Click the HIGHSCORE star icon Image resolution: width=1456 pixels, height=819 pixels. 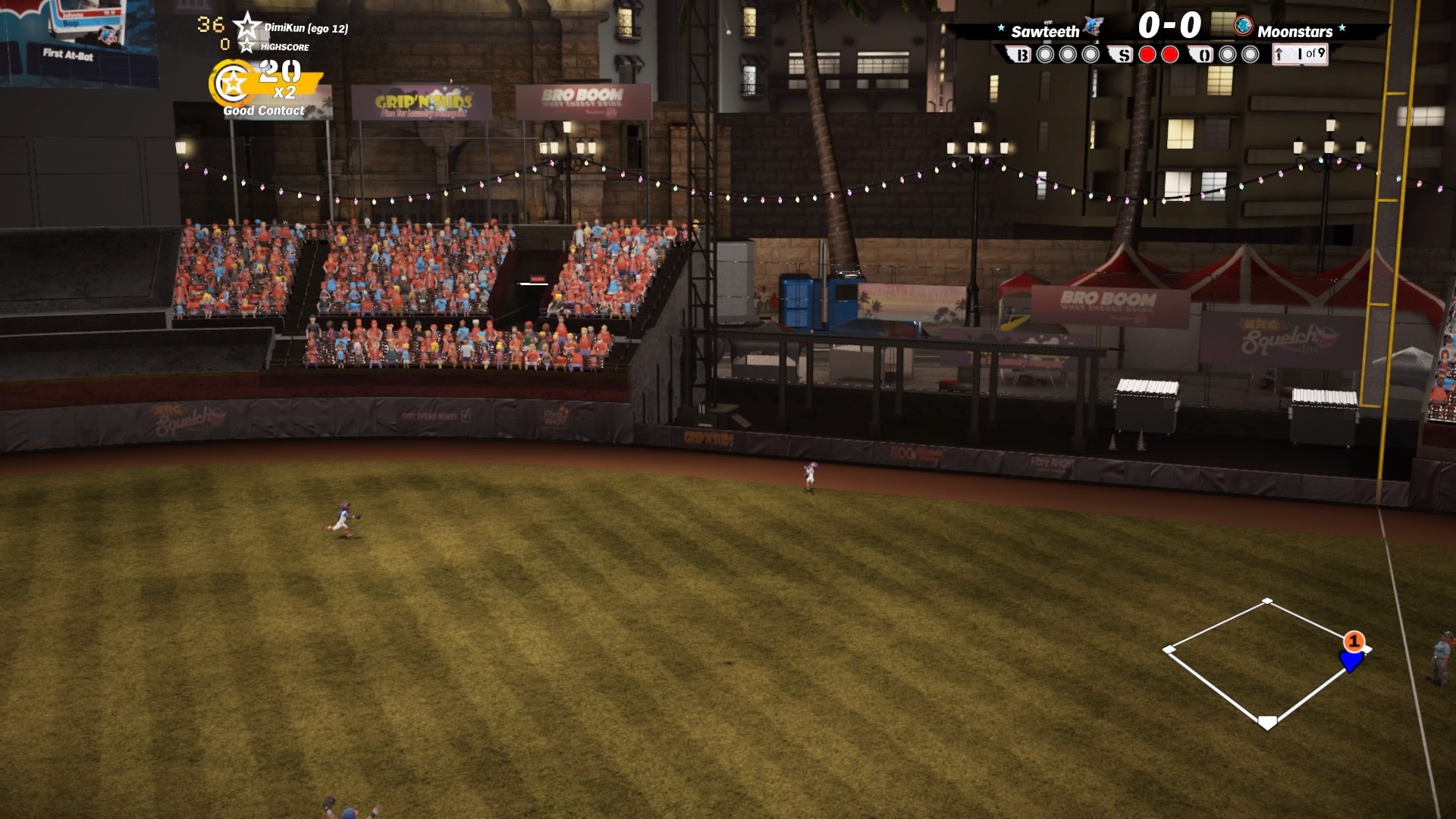[x=247, y=47]
